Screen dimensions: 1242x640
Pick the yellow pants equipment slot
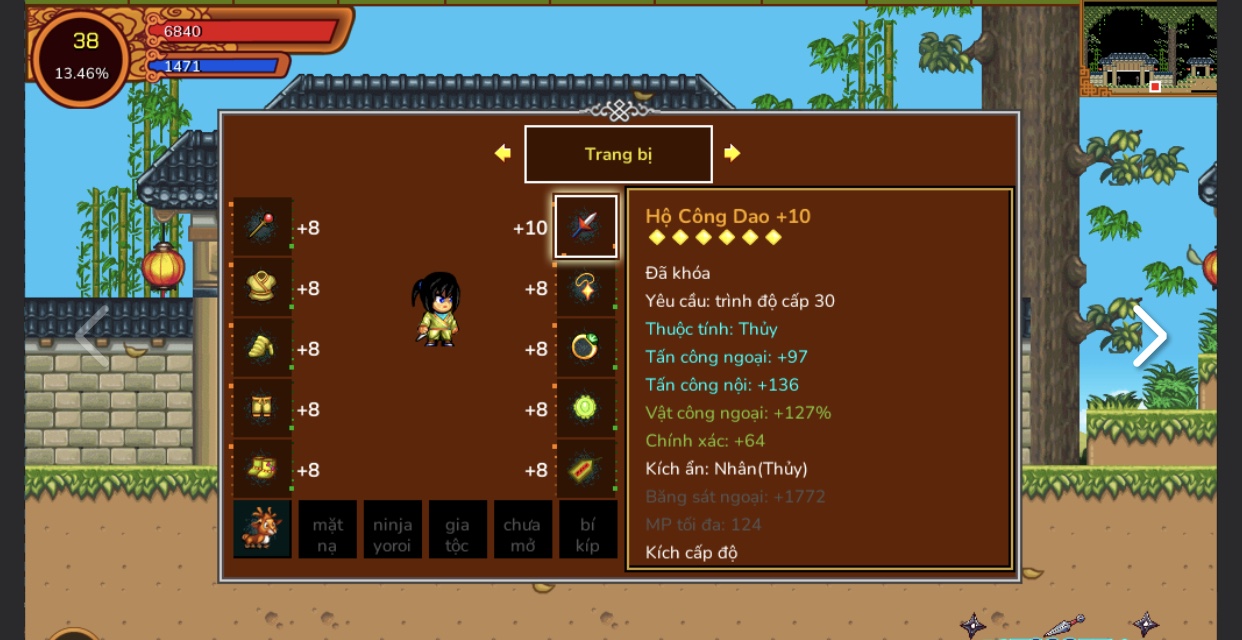pyautogui.click(x=263, y=409)
